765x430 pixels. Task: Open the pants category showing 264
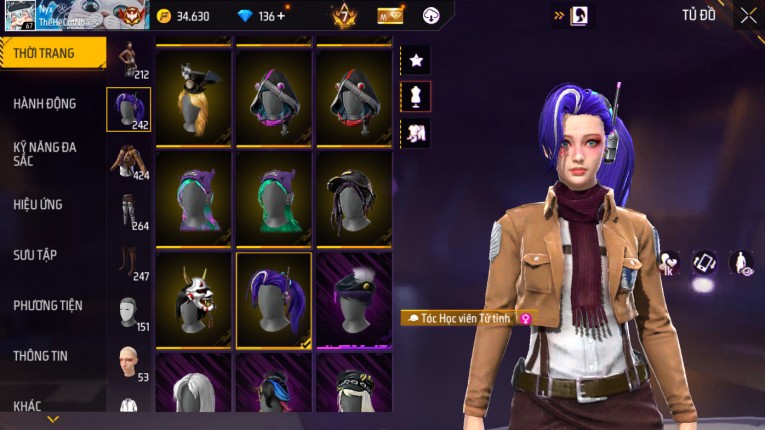click(x=127, y=211)
